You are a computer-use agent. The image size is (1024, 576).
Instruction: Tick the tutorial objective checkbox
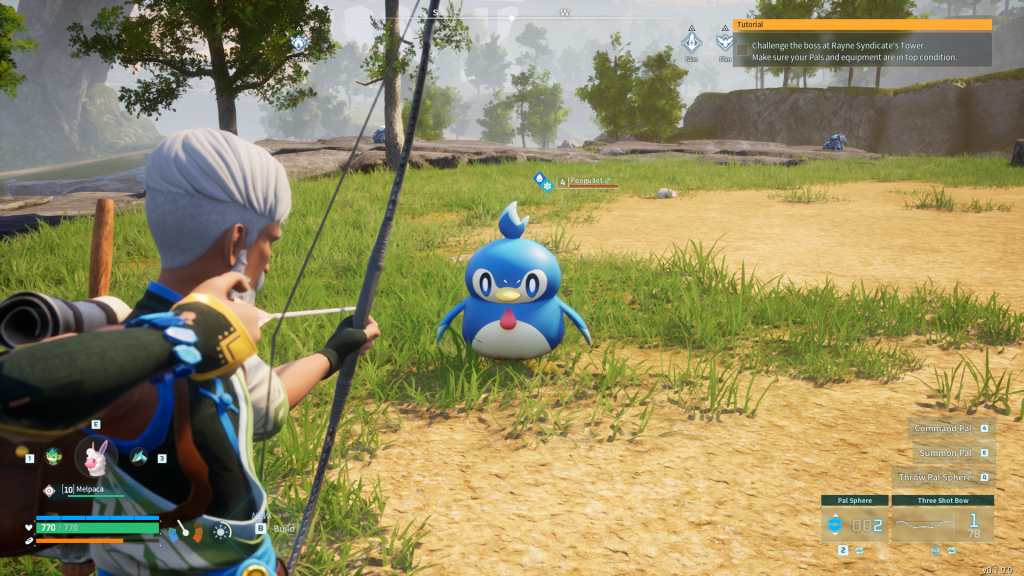pyautogui.click(x=741, y=47)
